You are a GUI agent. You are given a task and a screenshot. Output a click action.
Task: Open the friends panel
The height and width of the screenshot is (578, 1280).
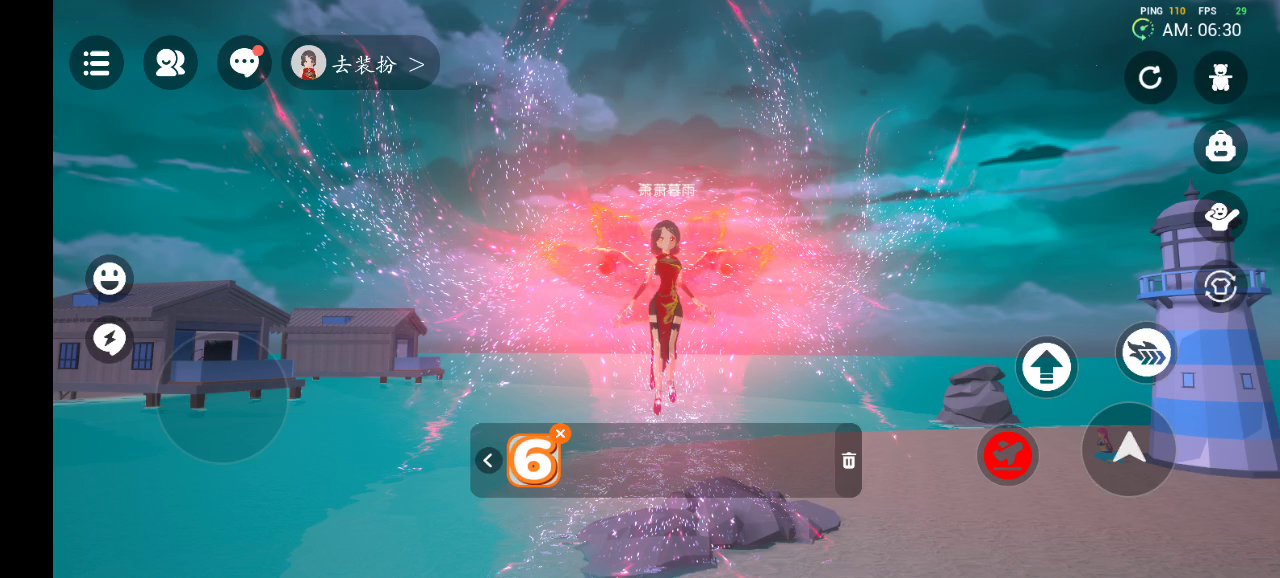click(x=170, y=63)
